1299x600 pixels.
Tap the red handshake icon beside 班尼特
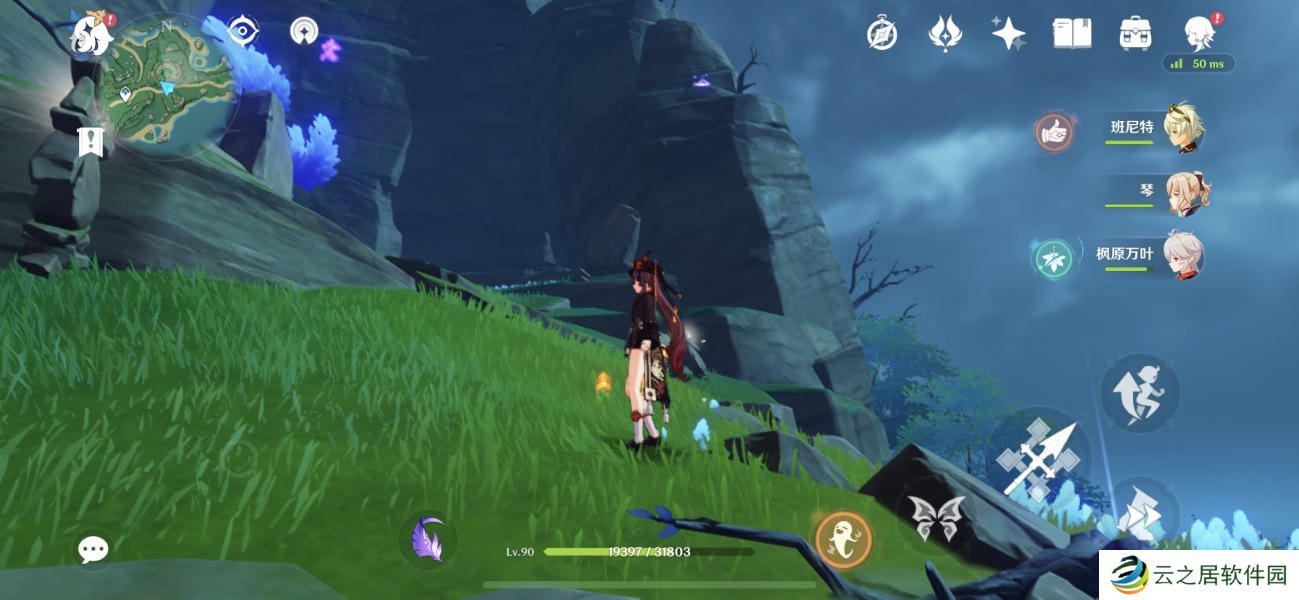pyautogui.click(x=1054, y=132)
